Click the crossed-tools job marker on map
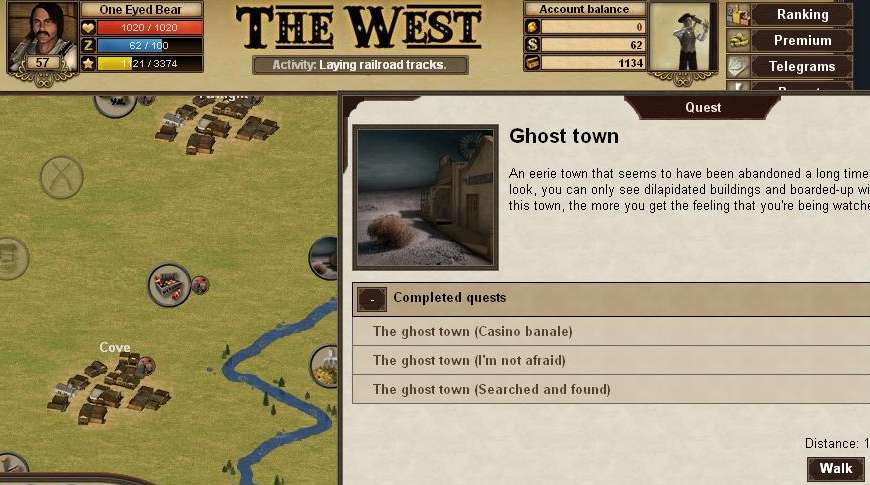 pyautogui.click(x=61, y=178)
